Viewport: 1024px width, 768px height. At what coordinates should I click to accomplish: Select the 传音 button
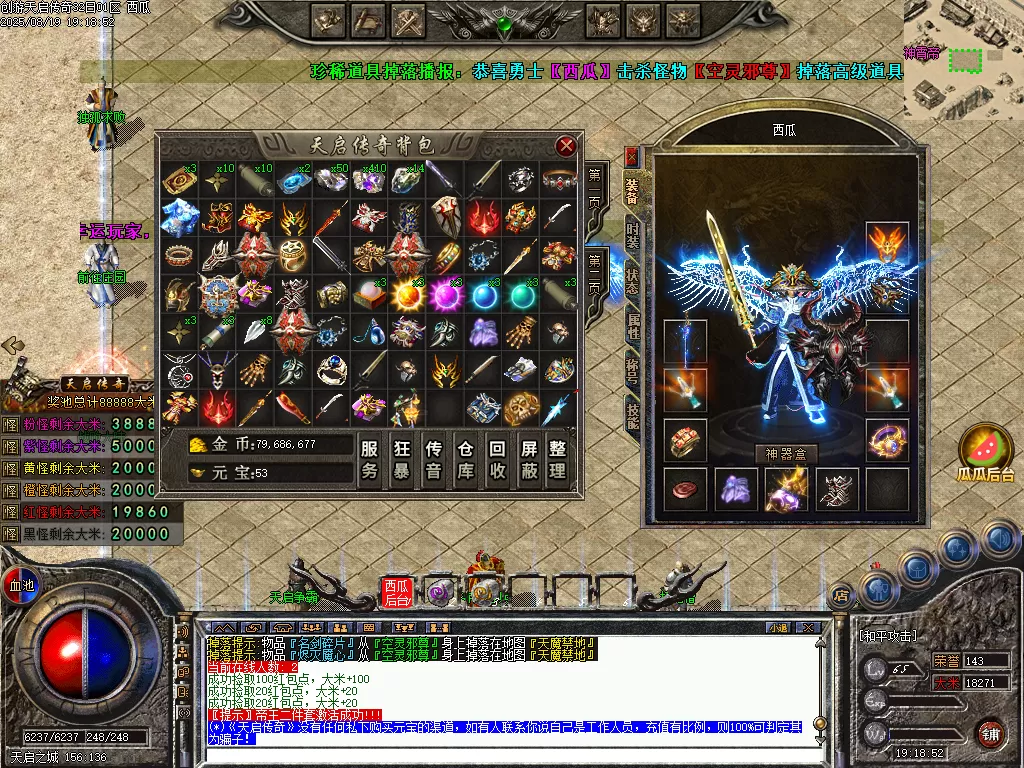(x=433, y=459)
